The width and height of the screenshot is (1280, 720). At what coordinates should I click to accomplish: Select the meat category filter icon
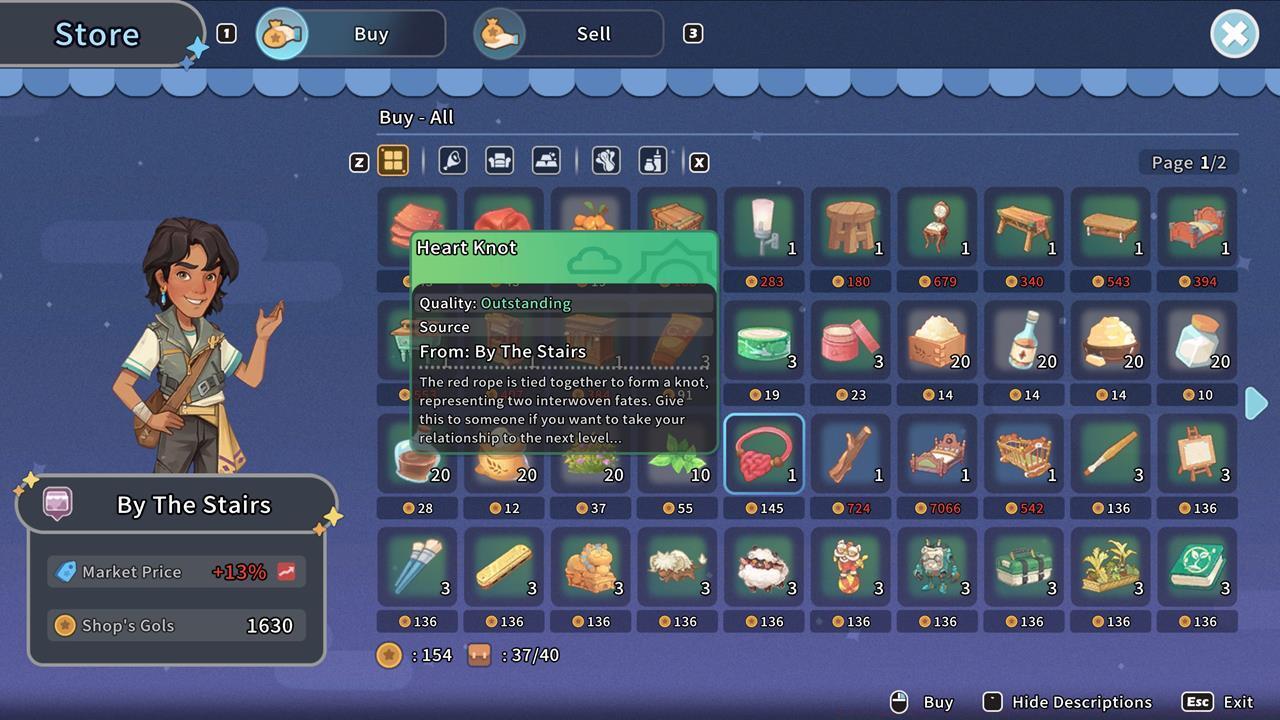pyautogui.click(x=453, y=161)
